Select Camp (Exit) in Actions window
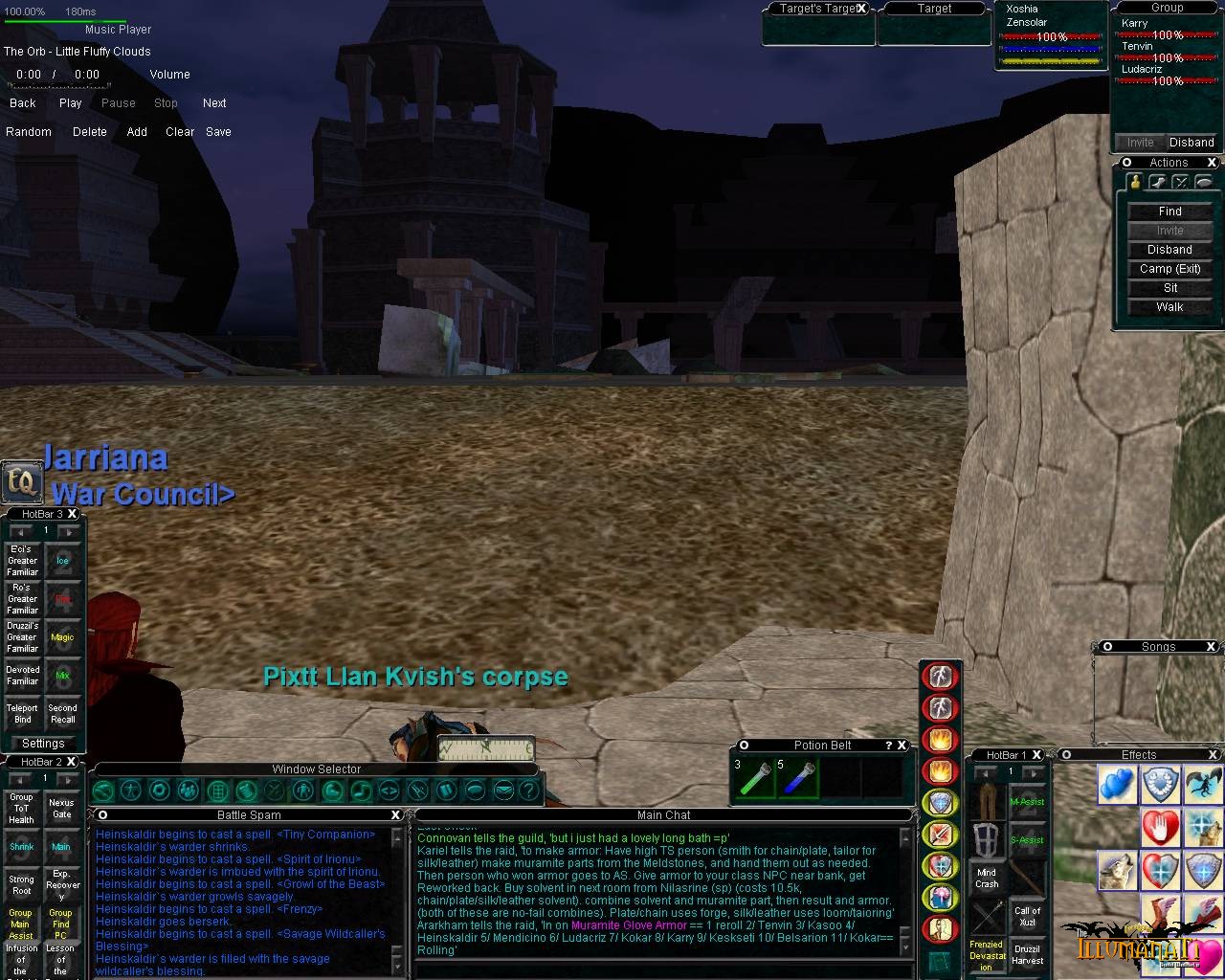This screenshot has height=980, width=1225. [1169, 269]
